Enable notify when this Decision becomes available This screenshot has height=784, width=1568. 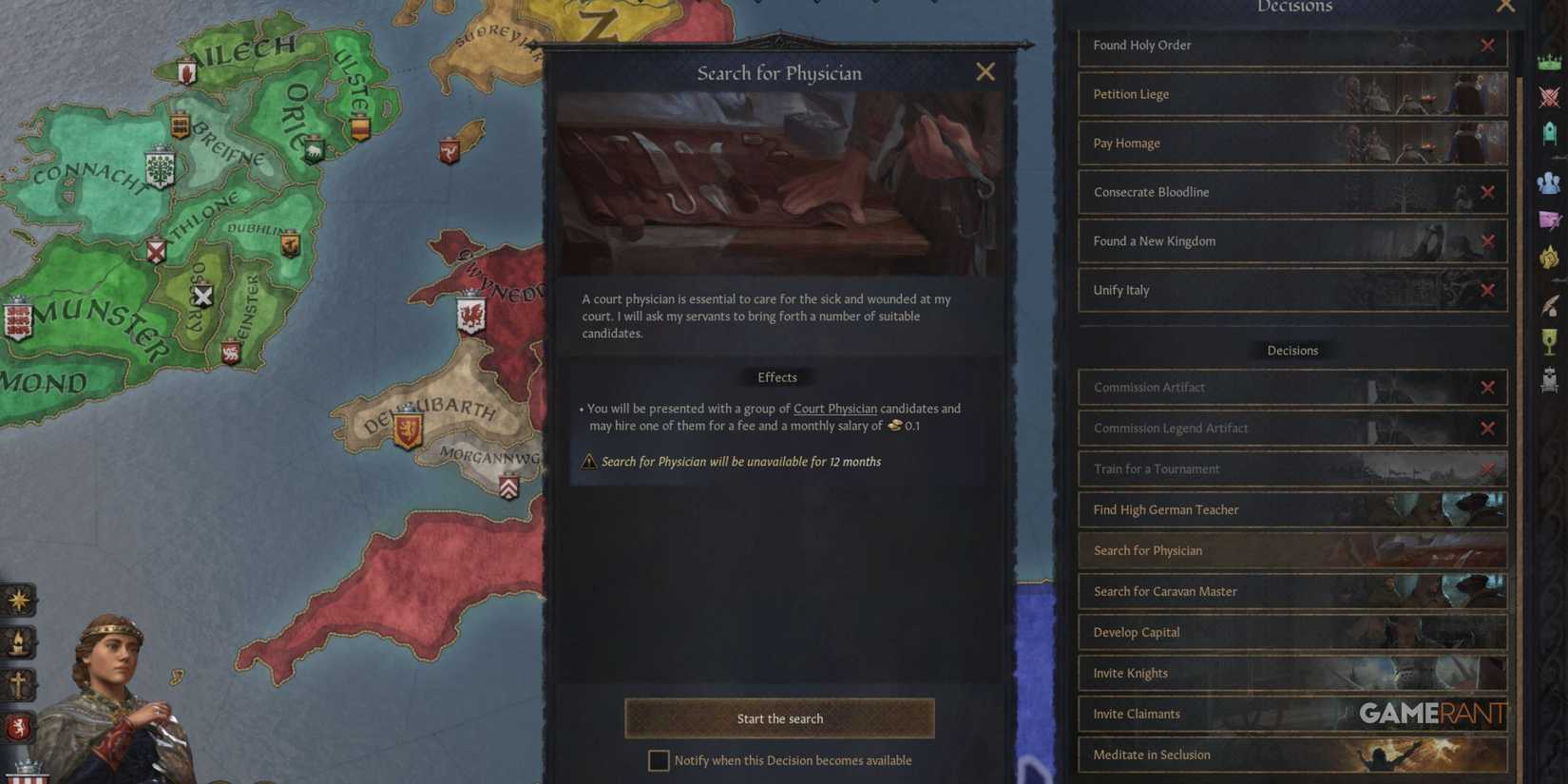pyautogui.click(x=659, y=760)
